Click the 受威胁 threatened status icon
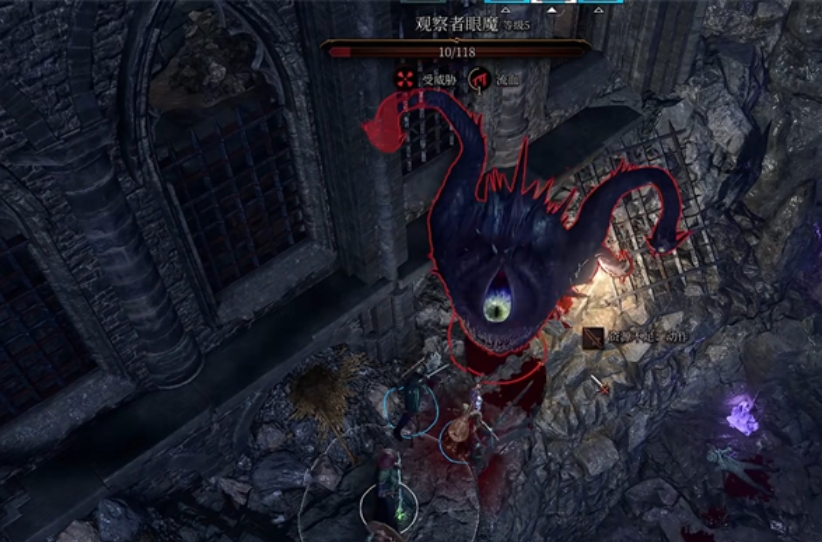This screenshot has width=822, height=542. click(405, 77)
